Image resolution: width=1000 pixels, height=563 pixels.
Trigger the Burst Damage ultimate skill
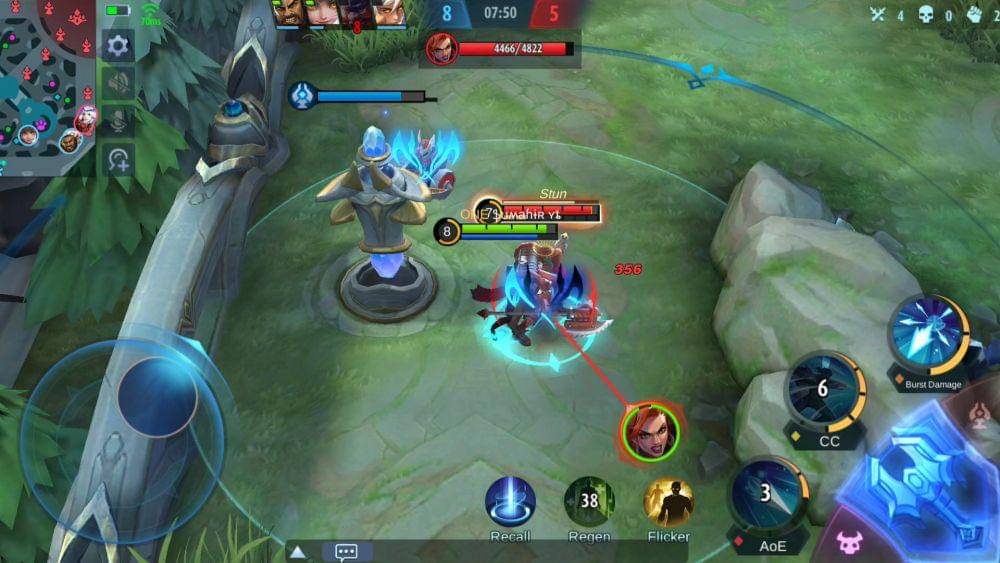click(x=928, y=334)
